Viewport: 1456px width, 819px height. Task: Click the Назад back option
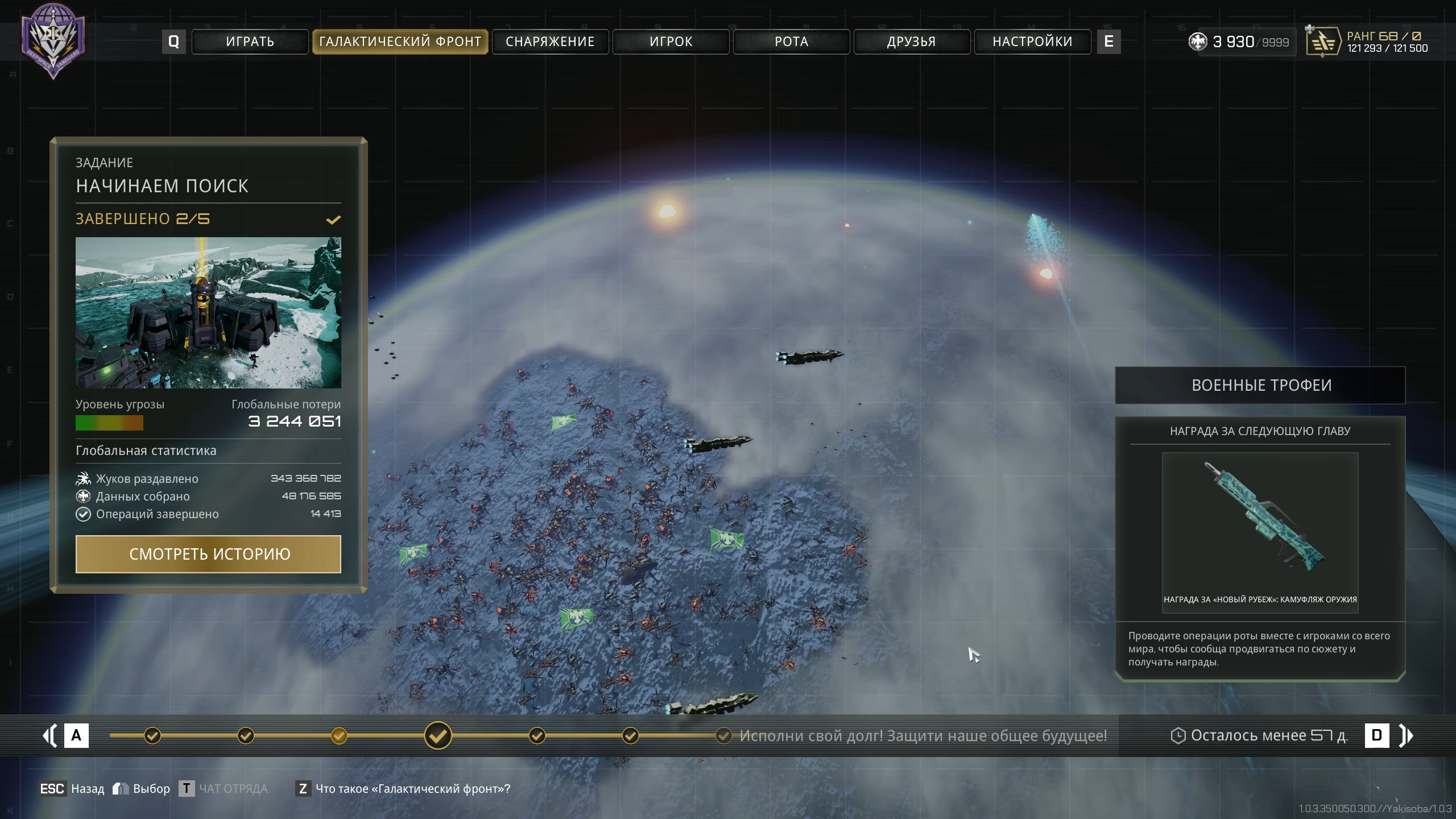[x=87, y=789]
